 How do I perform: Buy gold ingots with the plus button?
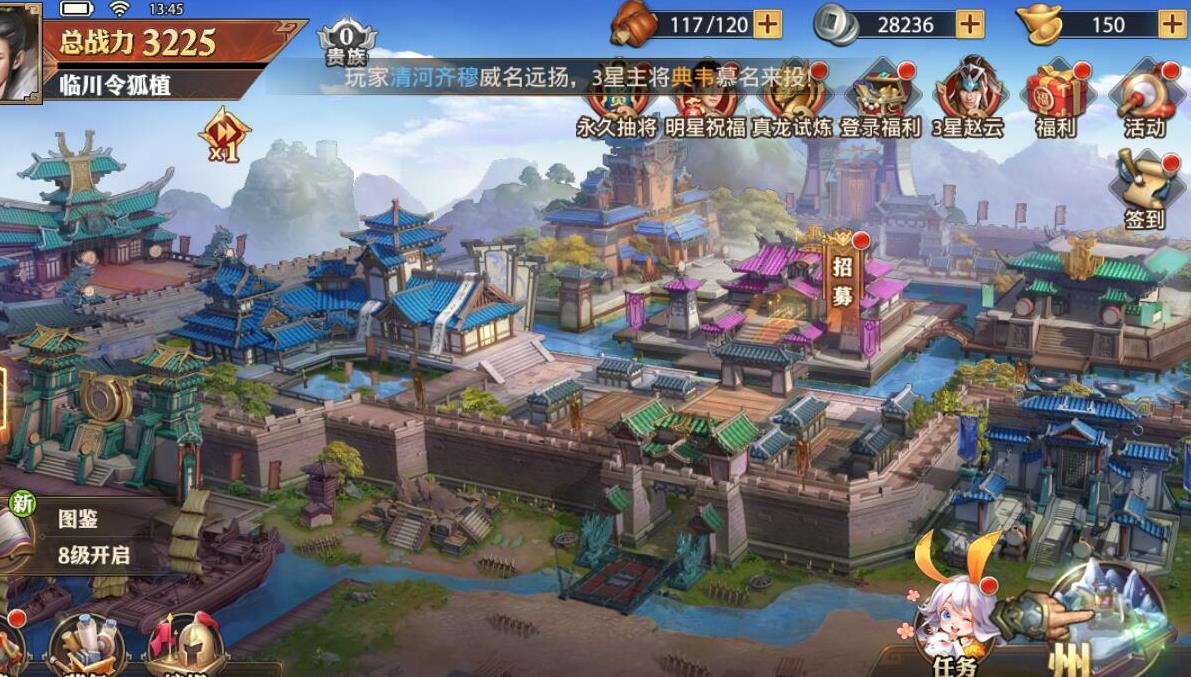coord(1172,24)
